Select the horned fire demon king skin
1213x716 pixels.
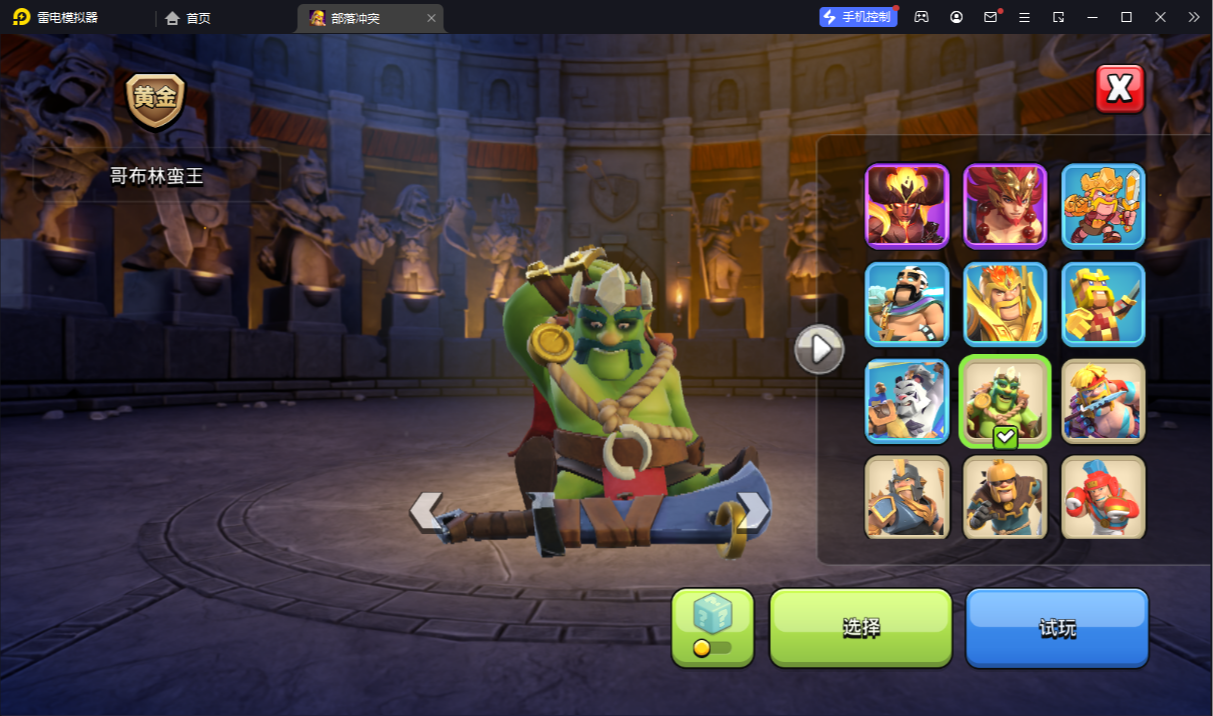pyautogui.click(x=907, y=206)
